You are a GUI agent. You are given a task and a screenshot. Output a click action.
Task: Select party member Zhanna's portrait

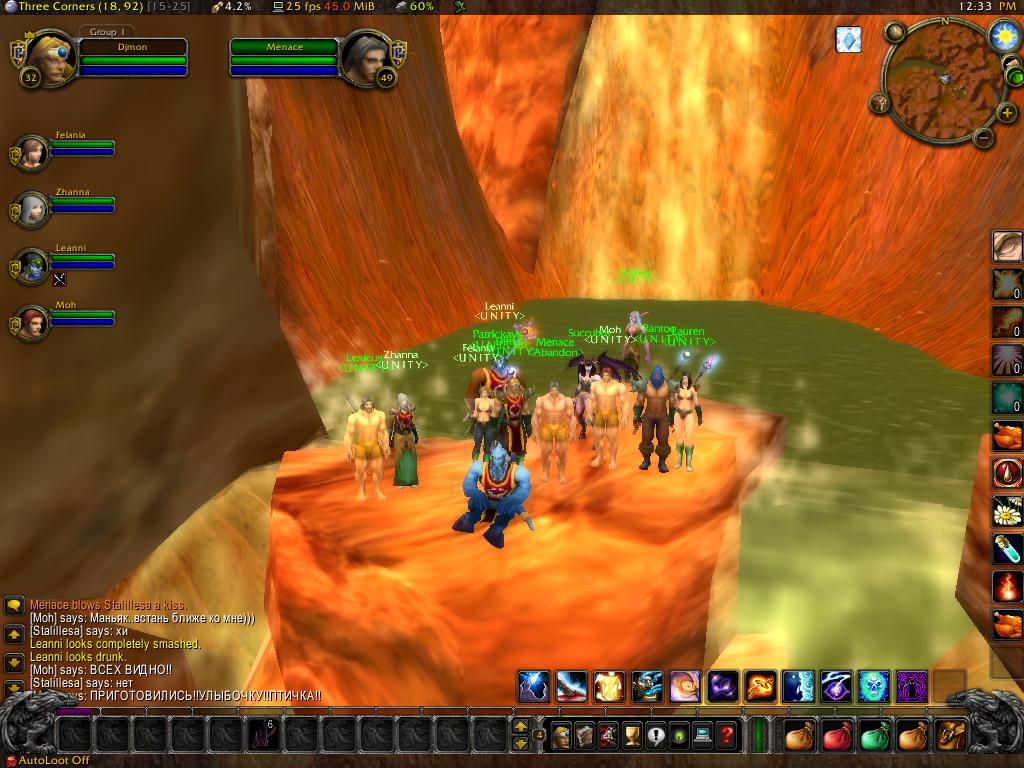click(33, 210)
